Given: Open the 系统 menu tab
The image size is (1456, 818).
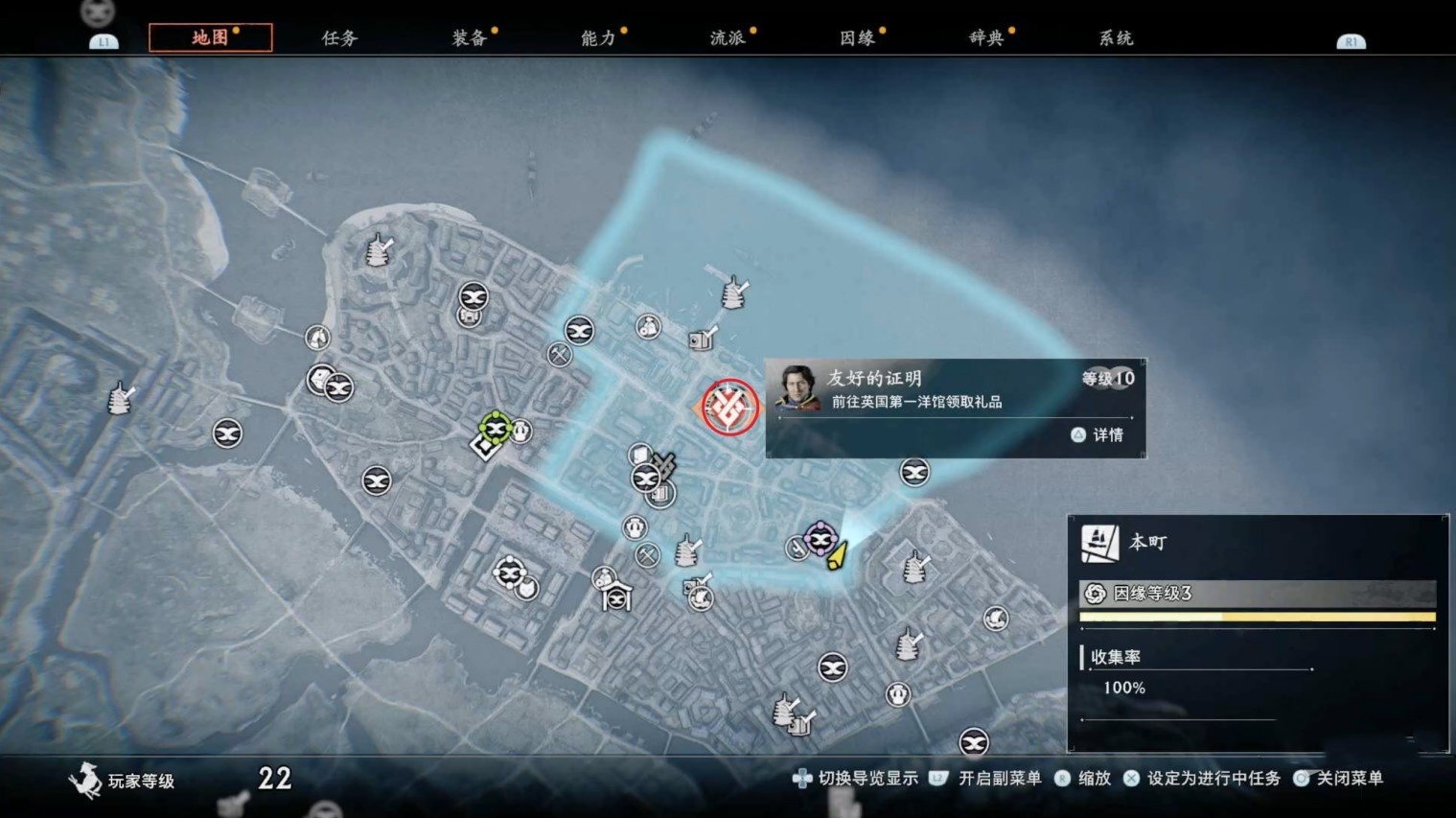Looking at the screenshot, I should point(1115,38).
